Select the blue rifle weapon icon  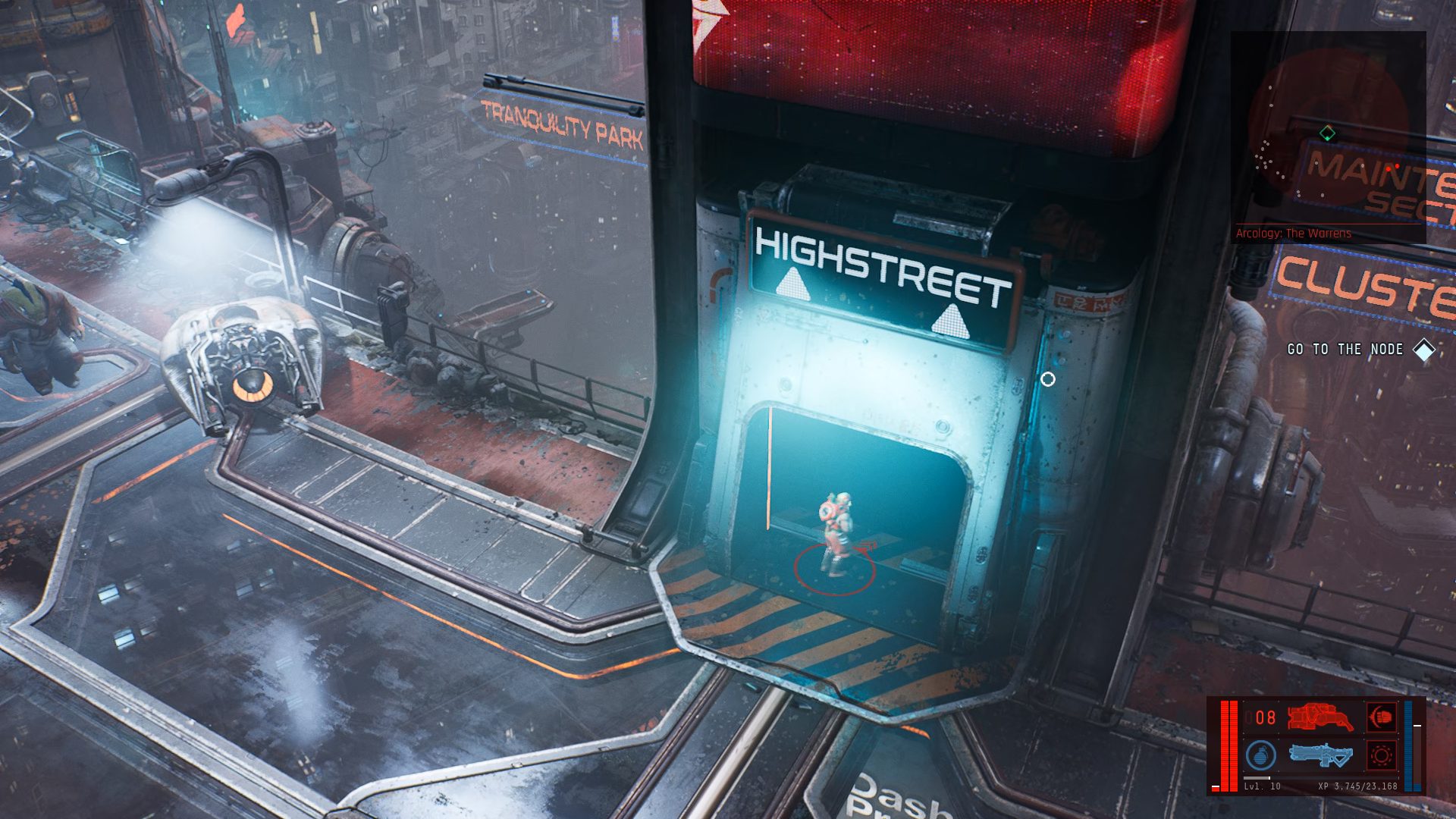tap(1321, 755)
